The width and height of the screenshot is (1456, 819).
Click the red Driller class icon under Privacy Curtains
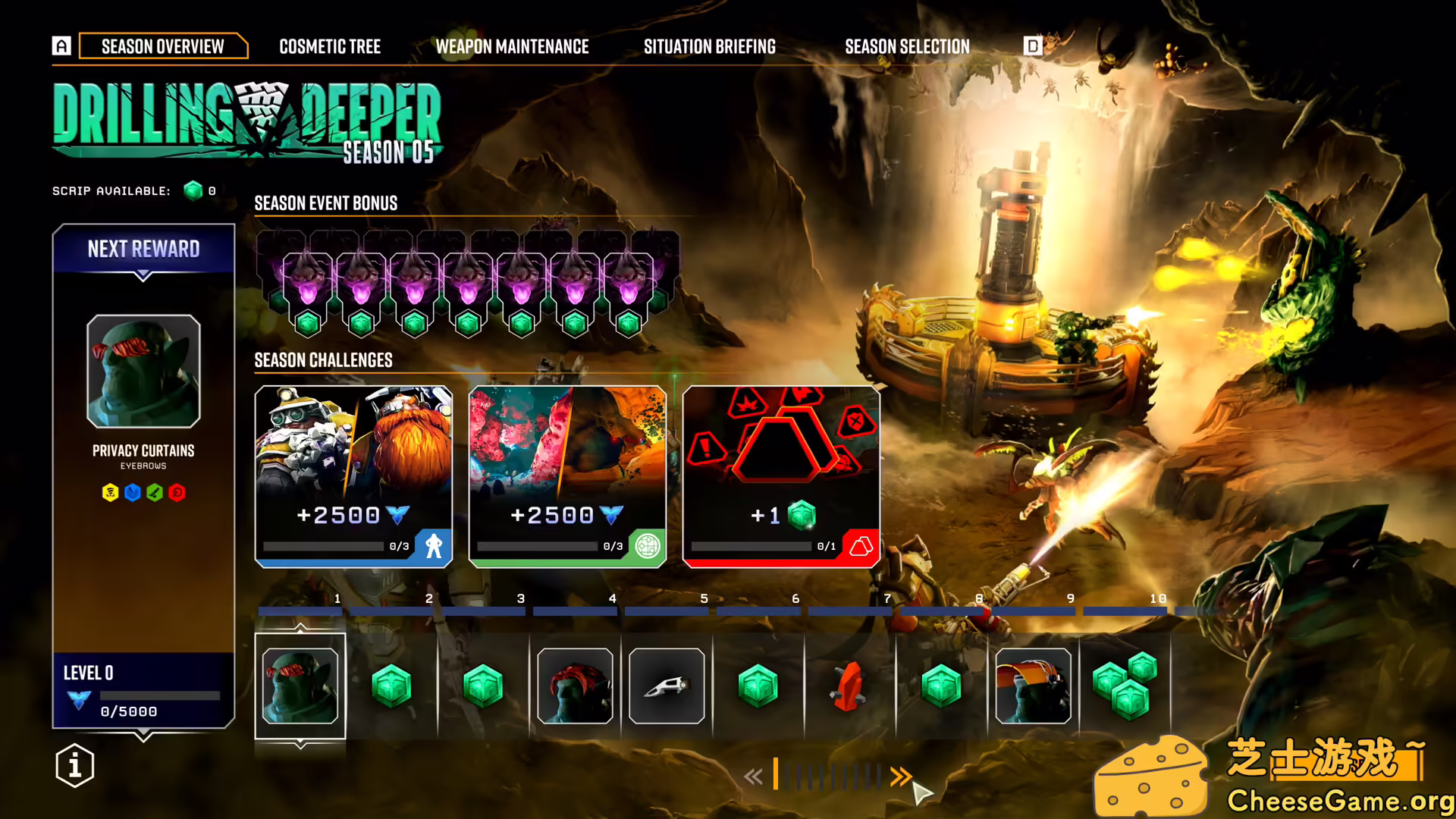176,492
